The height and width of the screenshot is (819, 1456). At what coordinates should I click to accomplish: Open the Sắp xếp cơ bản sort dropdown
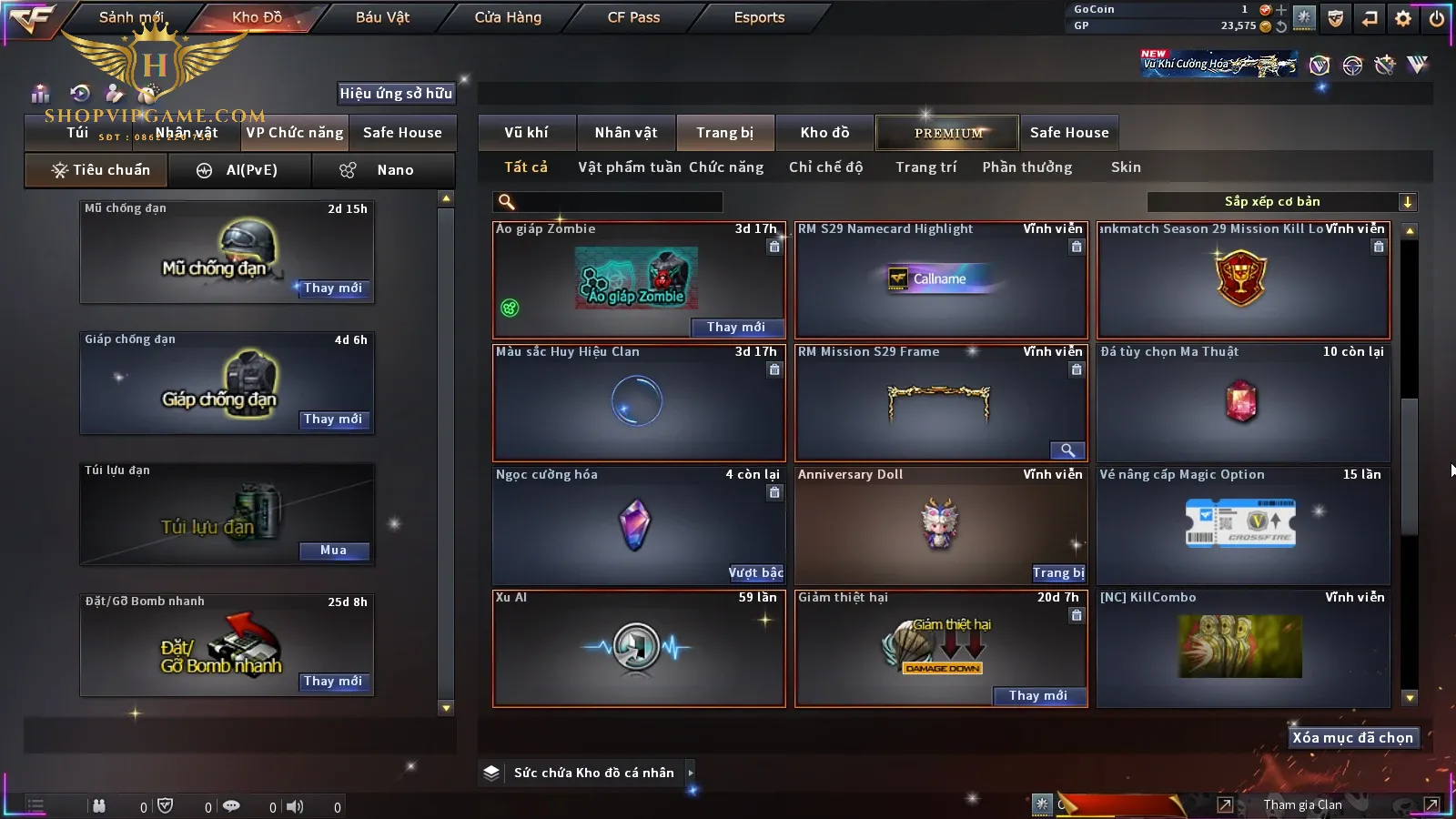click(x=1281, y=202)
